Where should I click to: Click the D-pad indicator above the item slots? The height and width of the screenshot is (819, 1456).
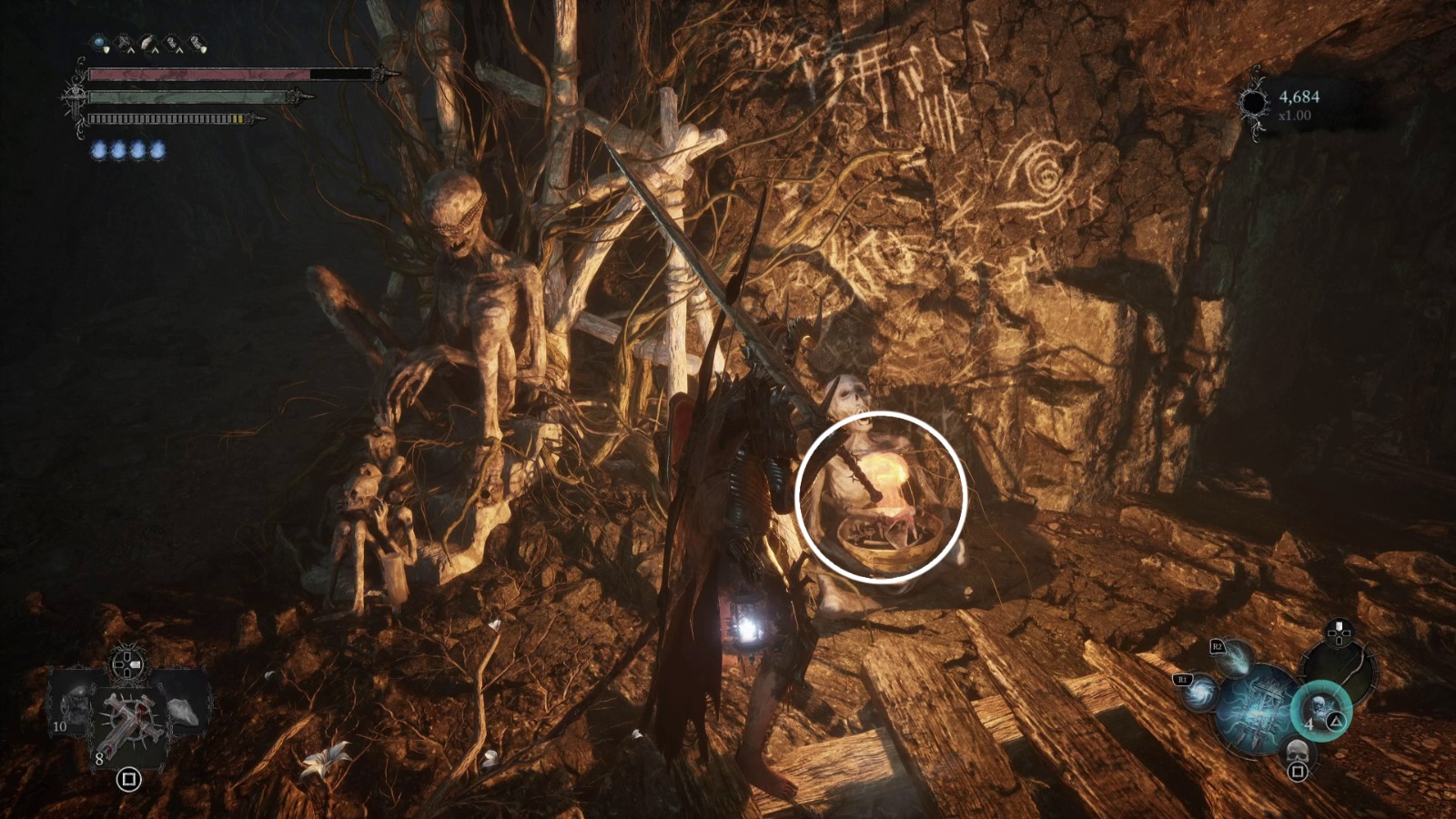point(127,665)
